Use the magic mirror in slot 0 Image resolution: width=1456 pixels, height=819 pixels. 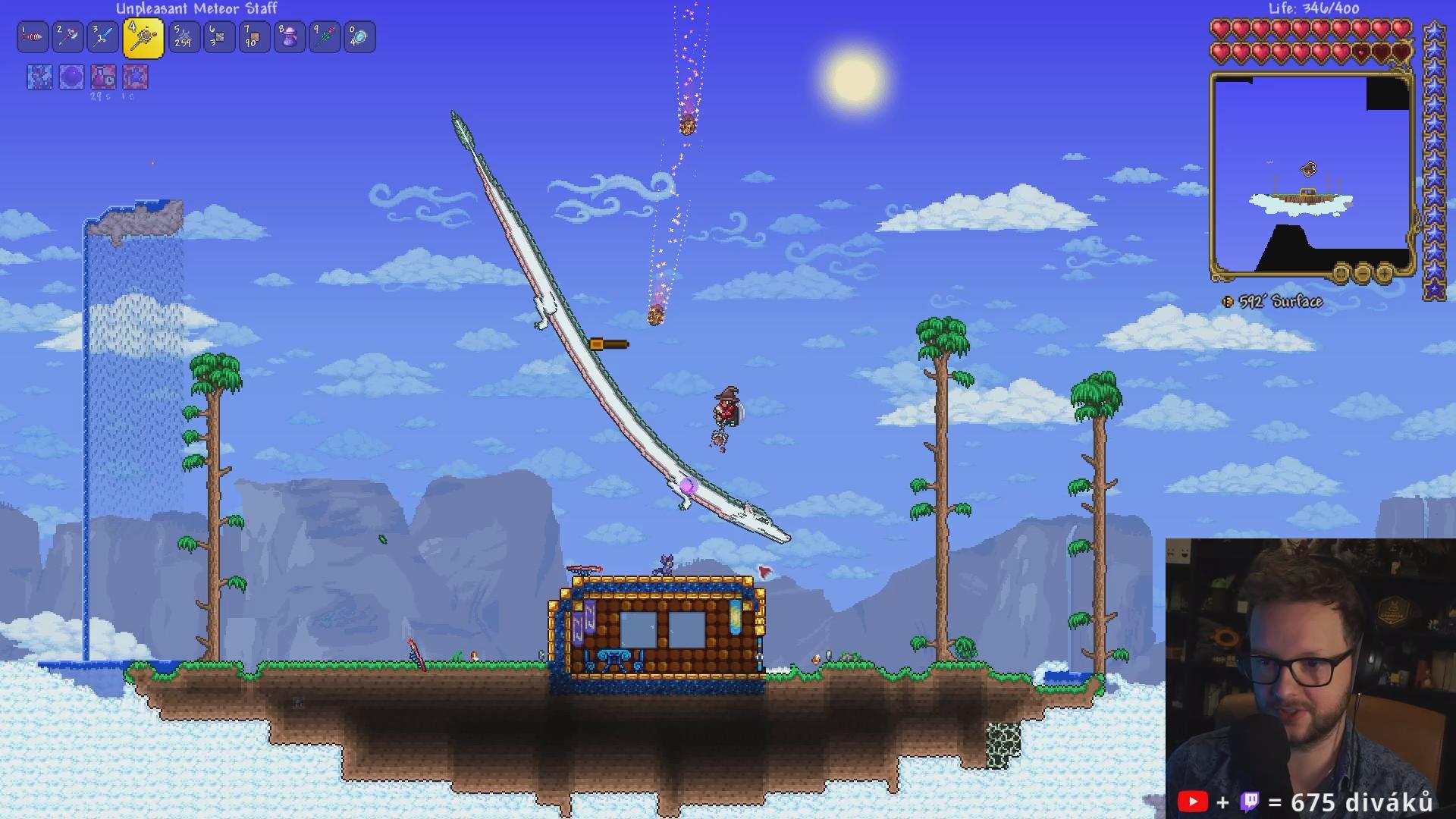359,37
